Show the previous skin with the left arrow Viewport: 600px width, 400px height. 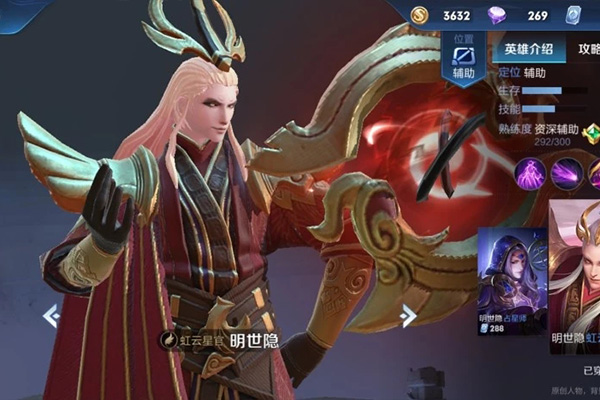pos(50,316)
